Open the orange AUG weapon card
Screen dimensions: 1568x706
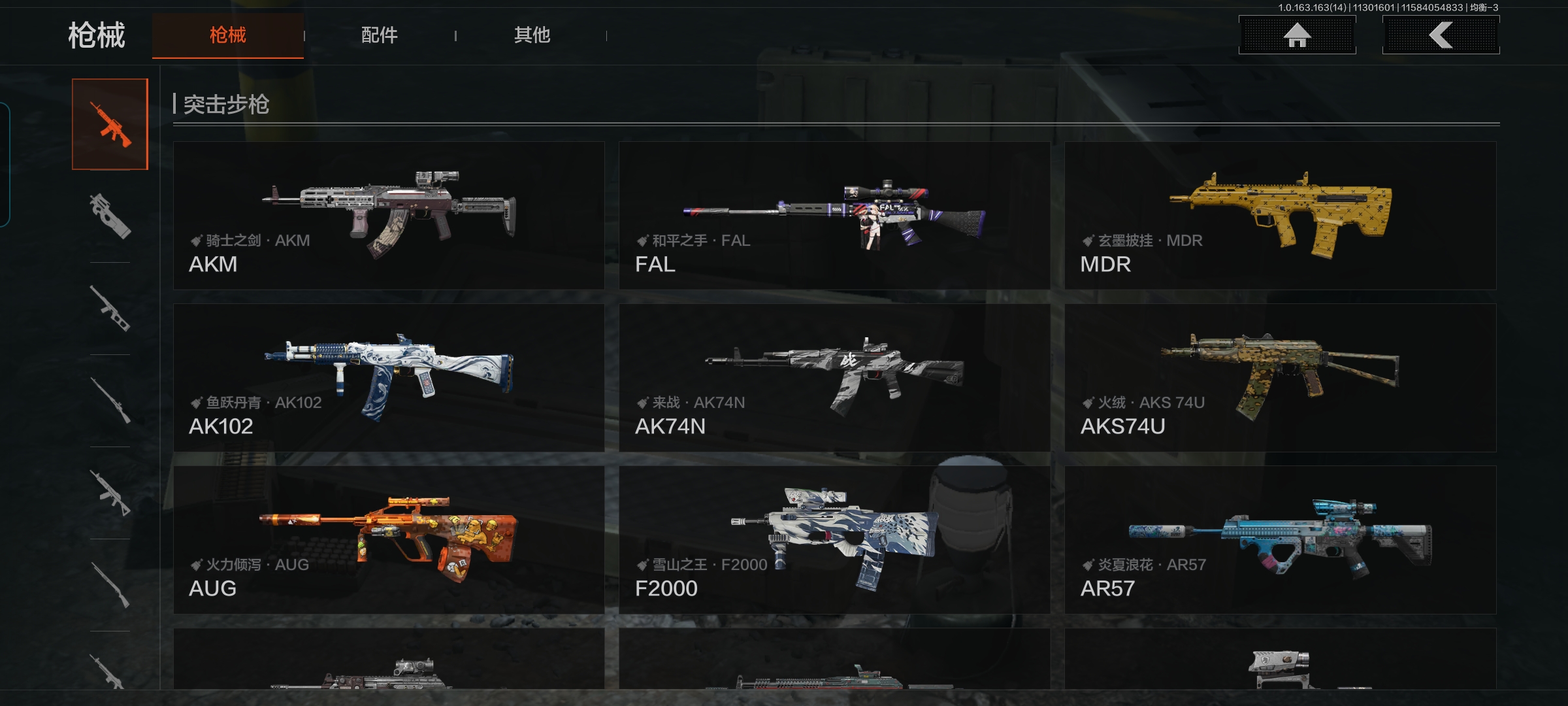[389, 540]
